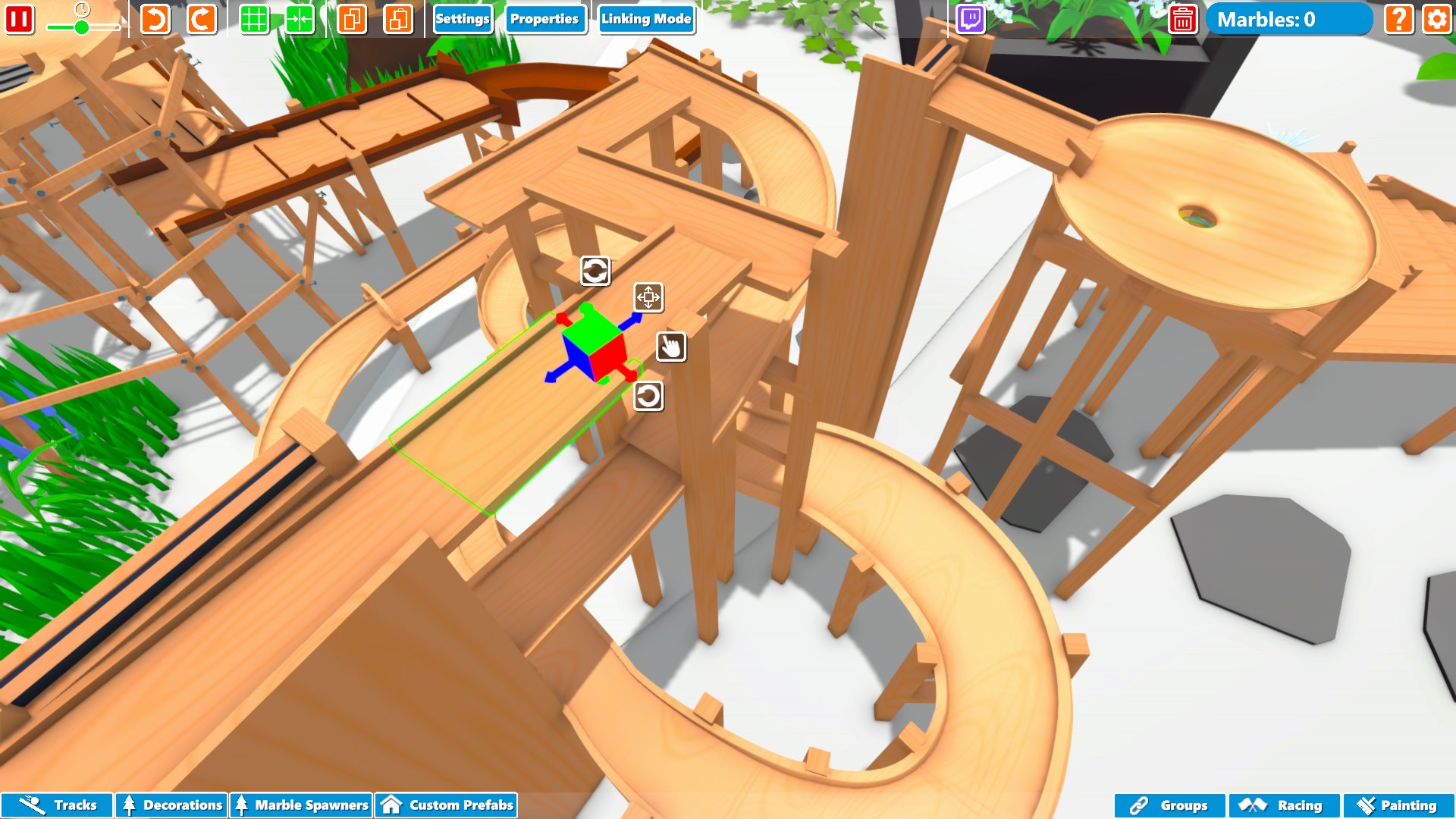Undo the last action

pyautogui.click(x=154, y=20)
